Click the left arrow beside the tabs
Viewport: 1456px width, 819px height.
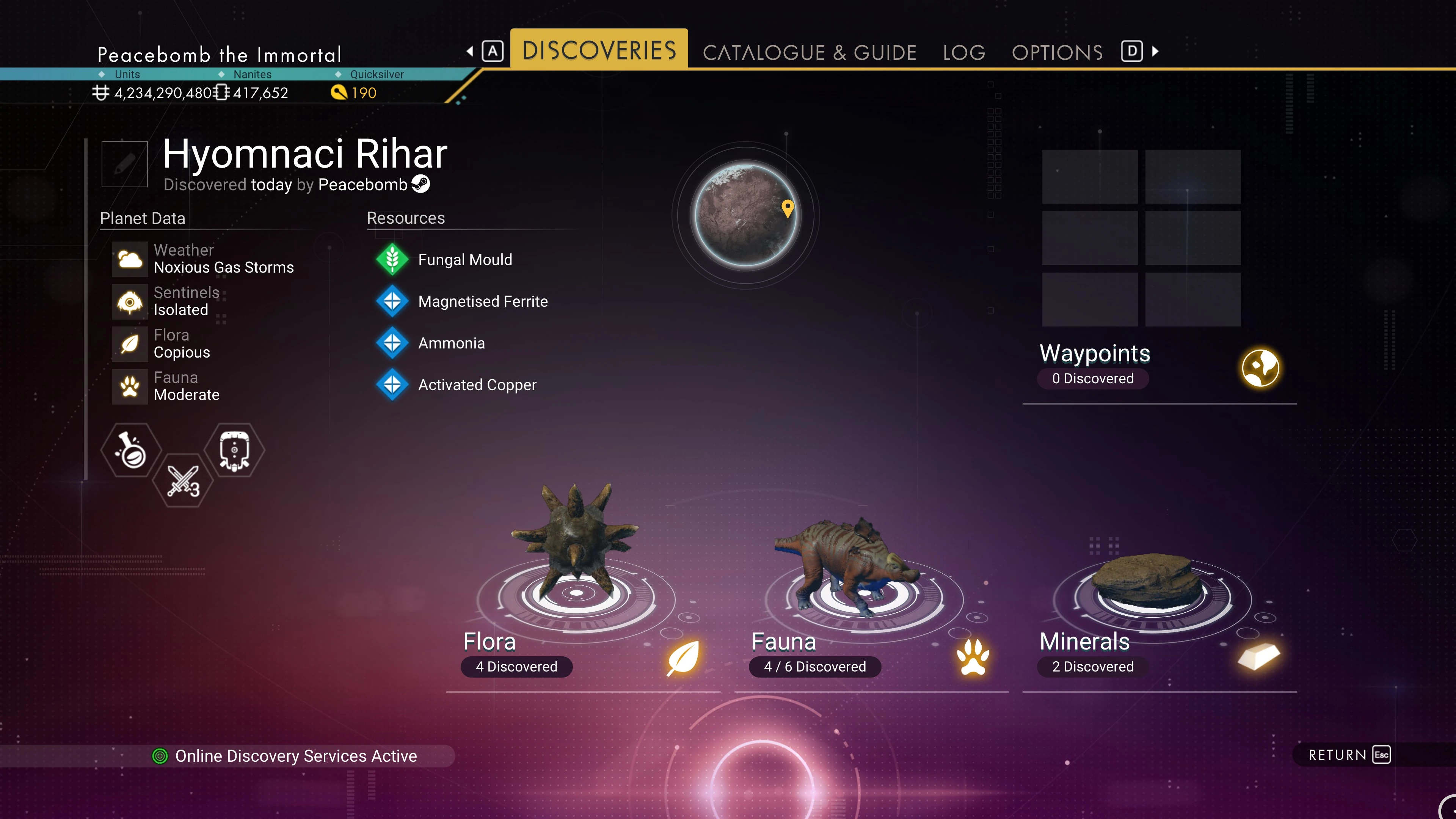(470, 52)
